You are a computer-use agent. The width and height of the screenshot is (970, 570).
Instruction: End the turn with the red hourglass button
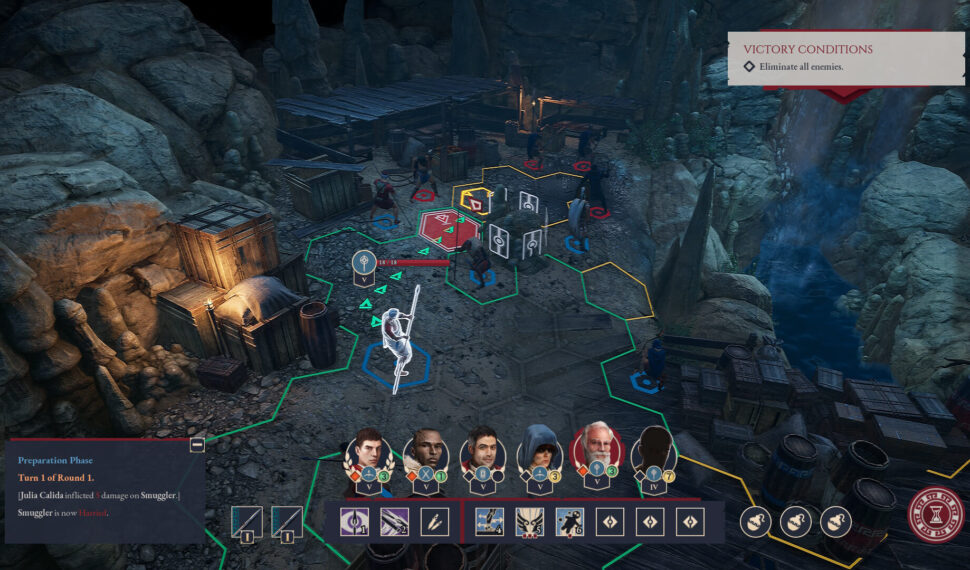929,521
